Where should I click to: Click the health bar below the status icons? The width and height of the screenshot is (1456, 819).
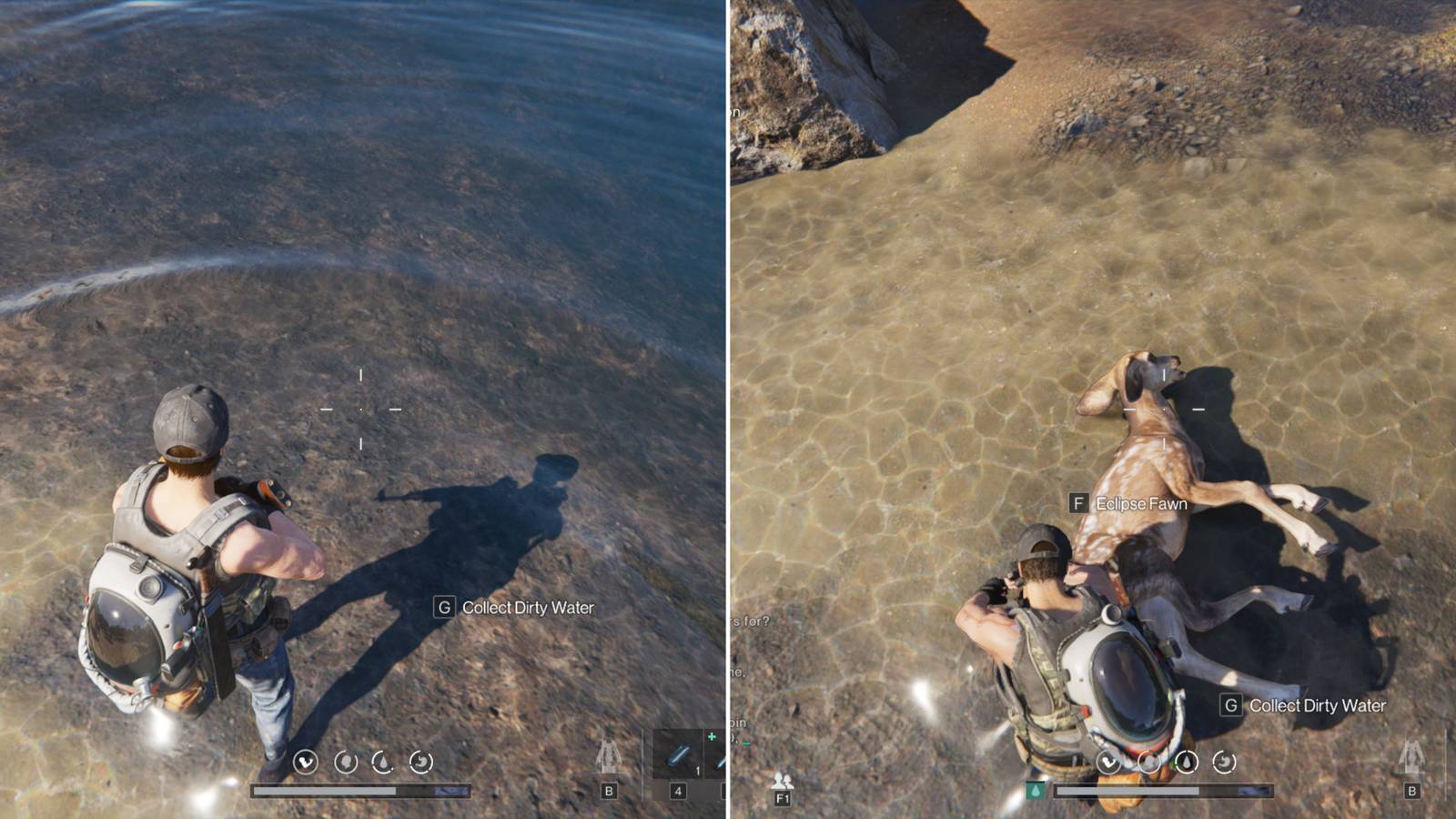click(x=364, y=791)
